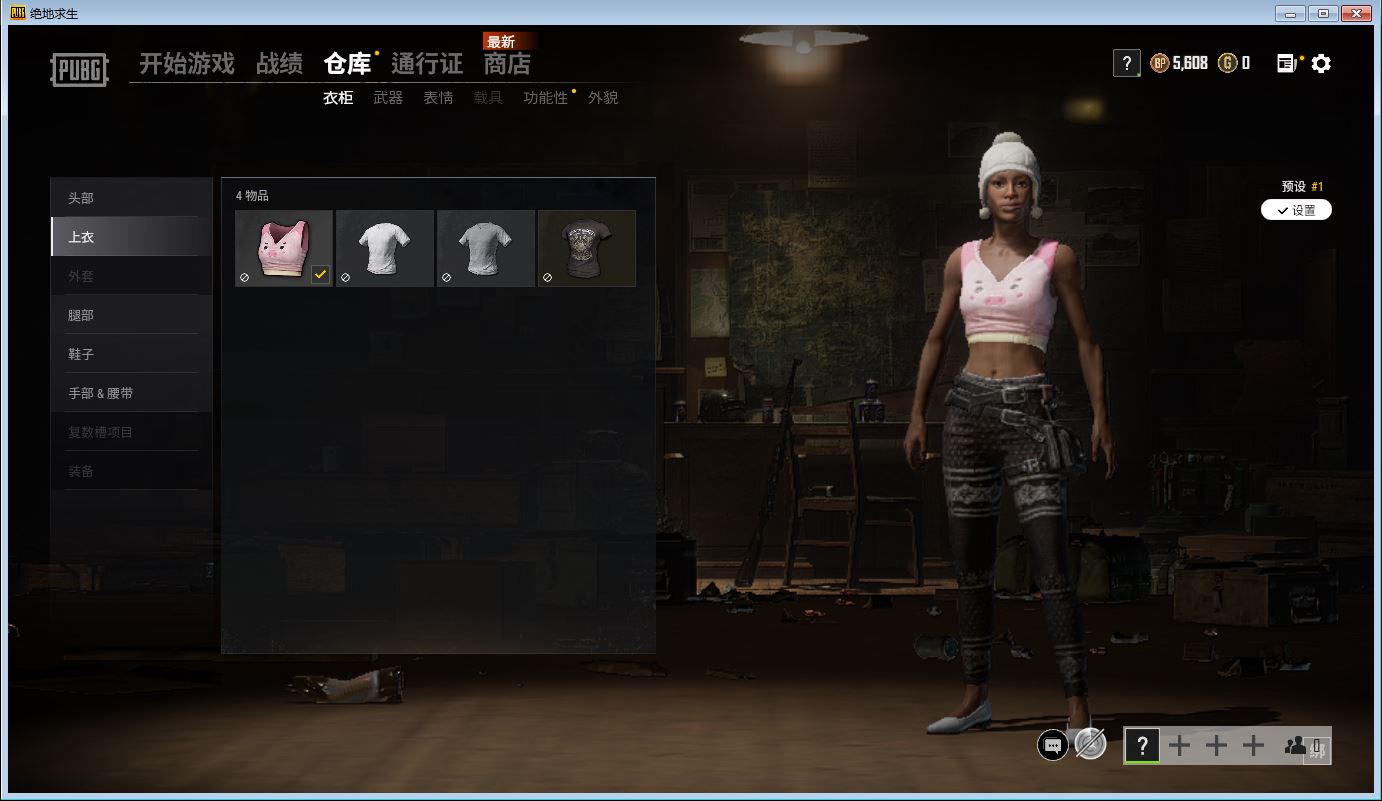This screenshot has height=801, width=1382.
Task: Open the chat bubble icon
Action: [1052, 745]
